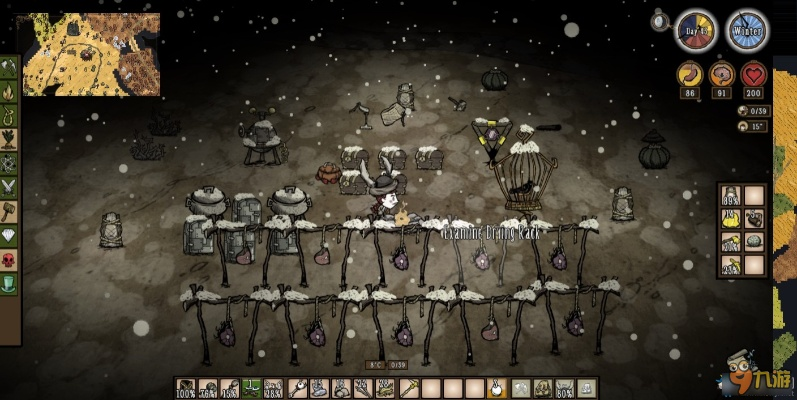The width and height of the screenshot is (797, 400).
Task: Choose the equipped item slot marked 80%
Action: [x=564, y=388]
